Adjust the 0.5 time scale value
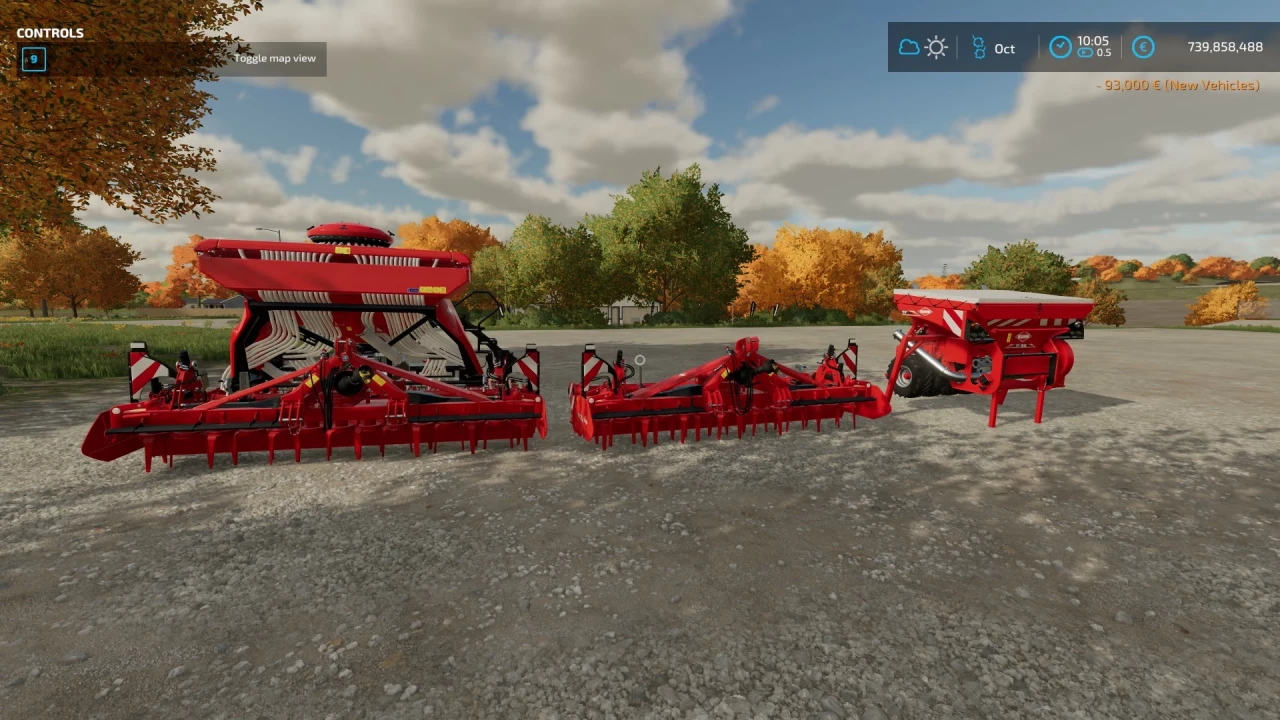Screen dimensions: 1280x720 [1103, 55]
